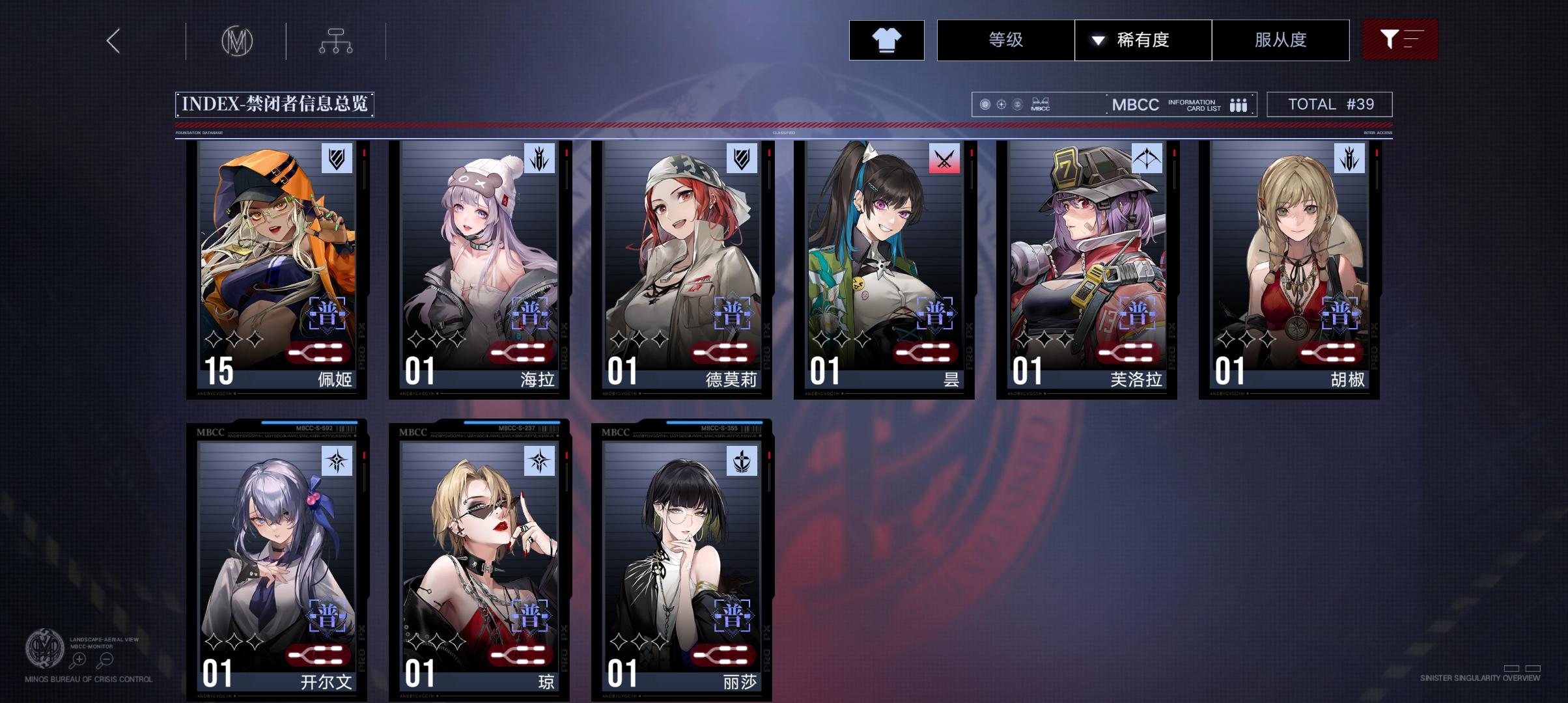1568x703 pixels.
Task: Open the red filter funnel icon
Action: 1399,40
